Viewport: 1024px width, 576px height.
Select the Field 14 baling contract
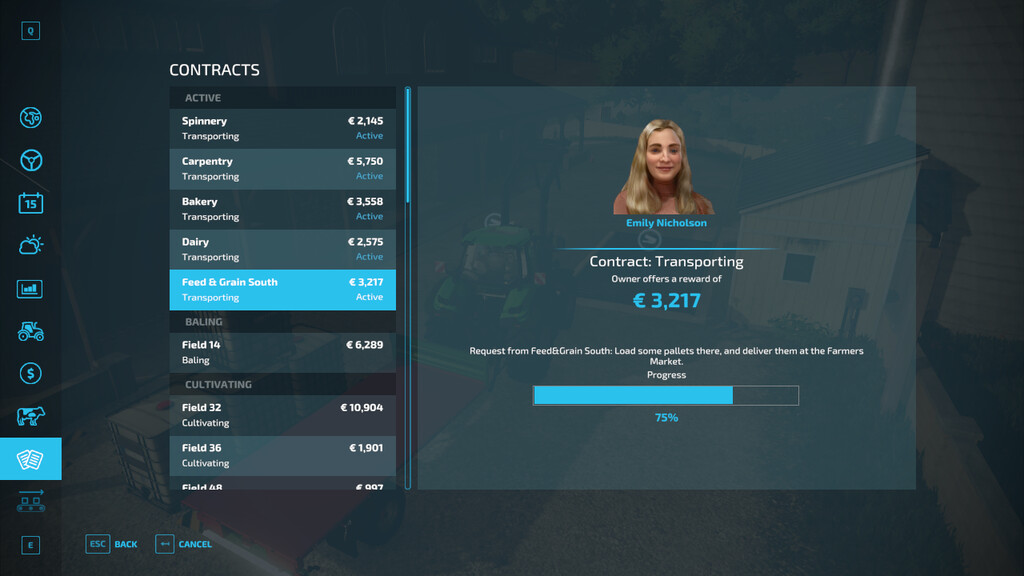coord(282,352)
